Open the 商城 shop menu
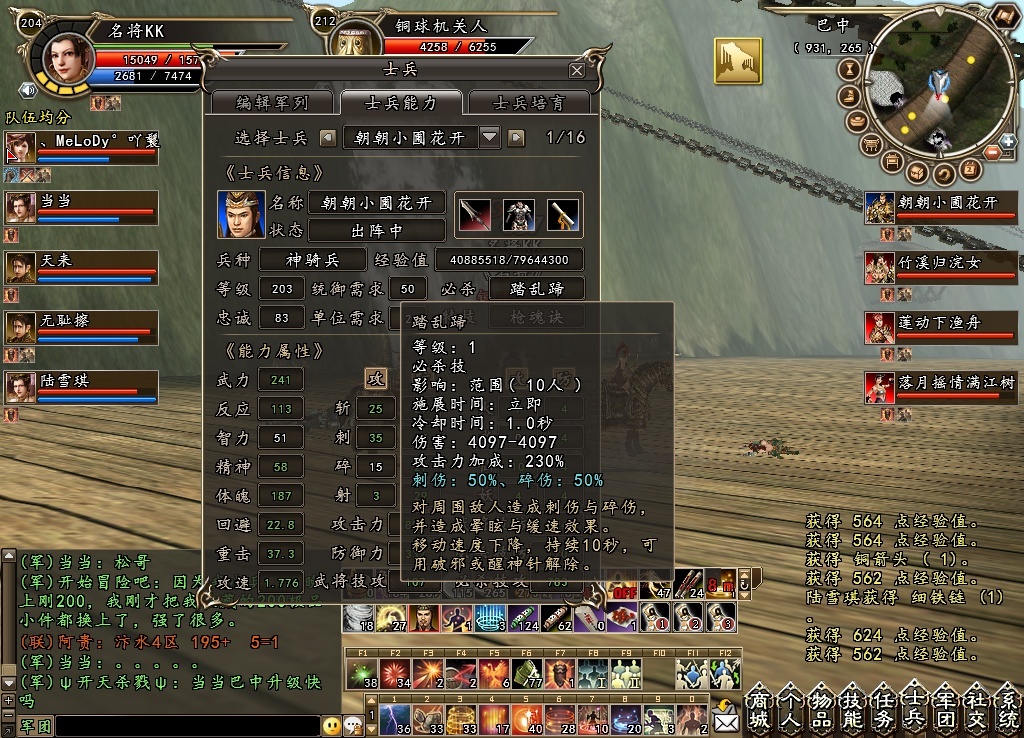 point(761,708)
